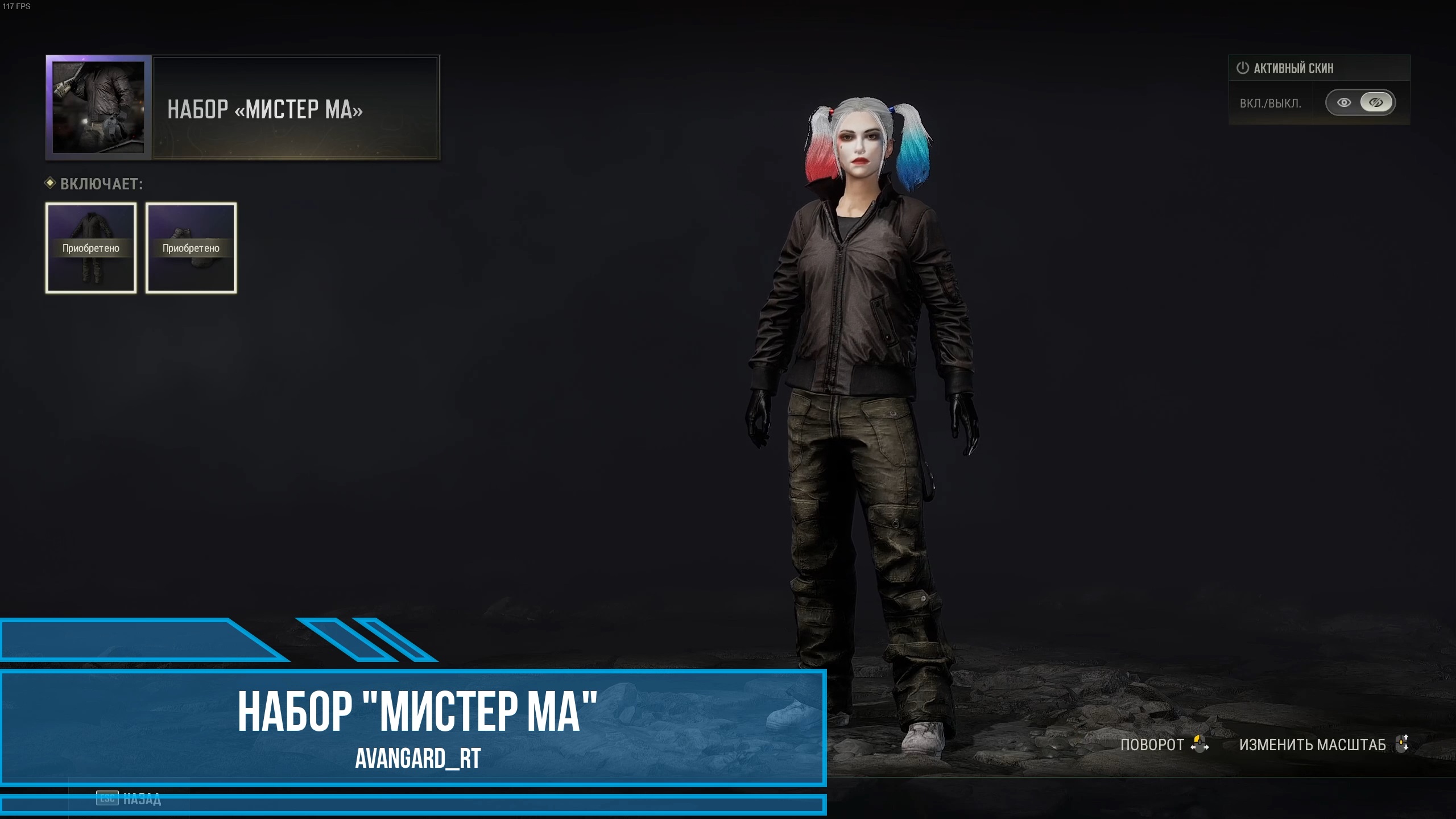Select the jacket outfit item thumbnail
Screen dimensions: 1456x819
pos(91,248)
